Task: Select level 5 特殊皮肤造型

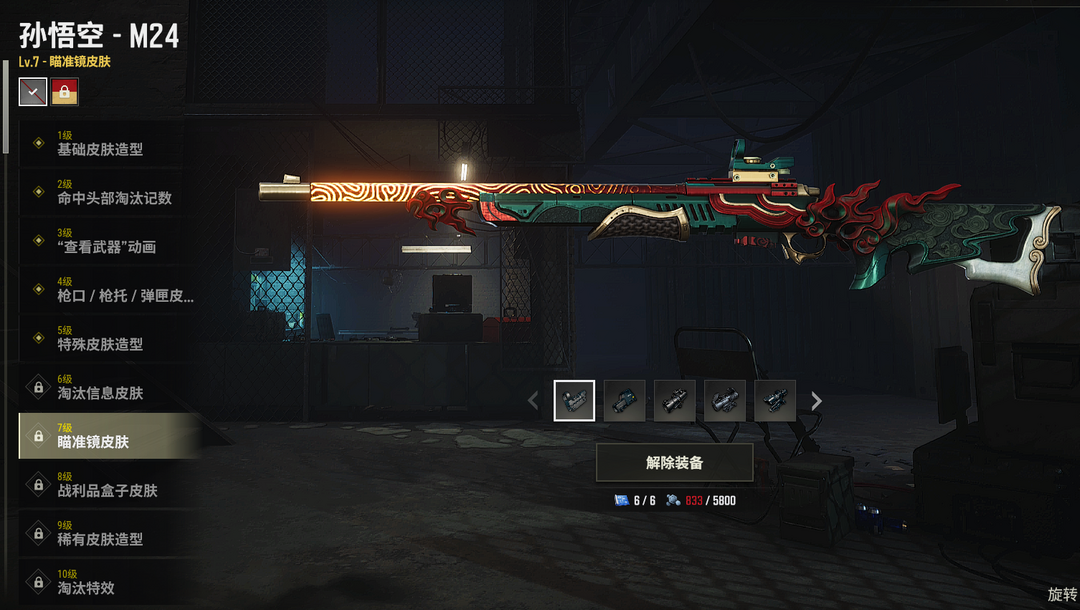Action: (x=100, y=339)
